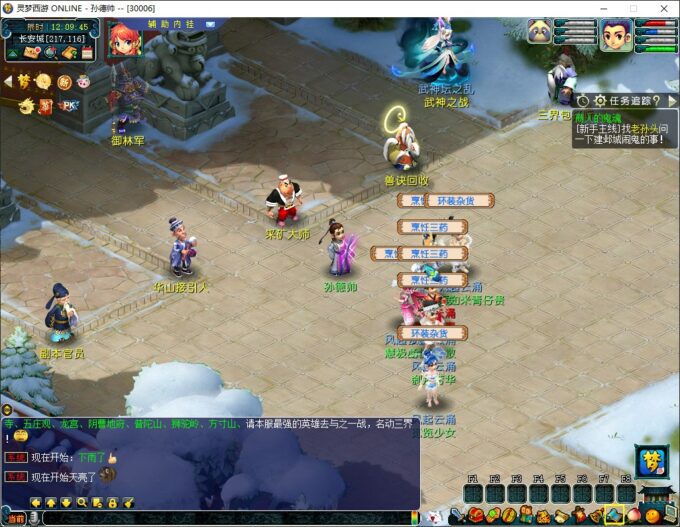The image size is (680, 527).
Task: Open the calendar icon in top-left panel
Action: coord(86,52)
